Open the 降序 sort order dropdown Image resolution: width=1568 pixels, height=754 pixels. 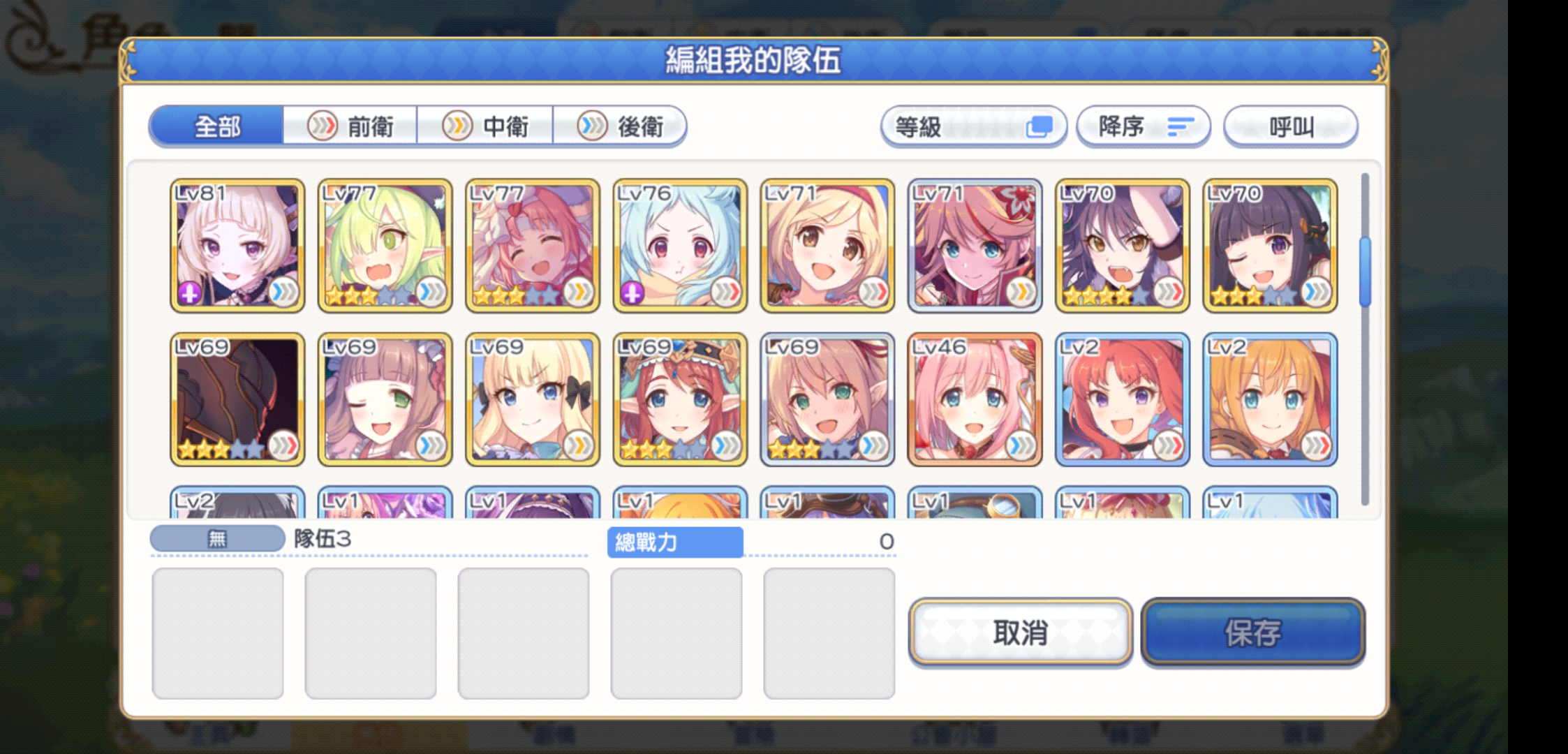tap(1144, 126)
